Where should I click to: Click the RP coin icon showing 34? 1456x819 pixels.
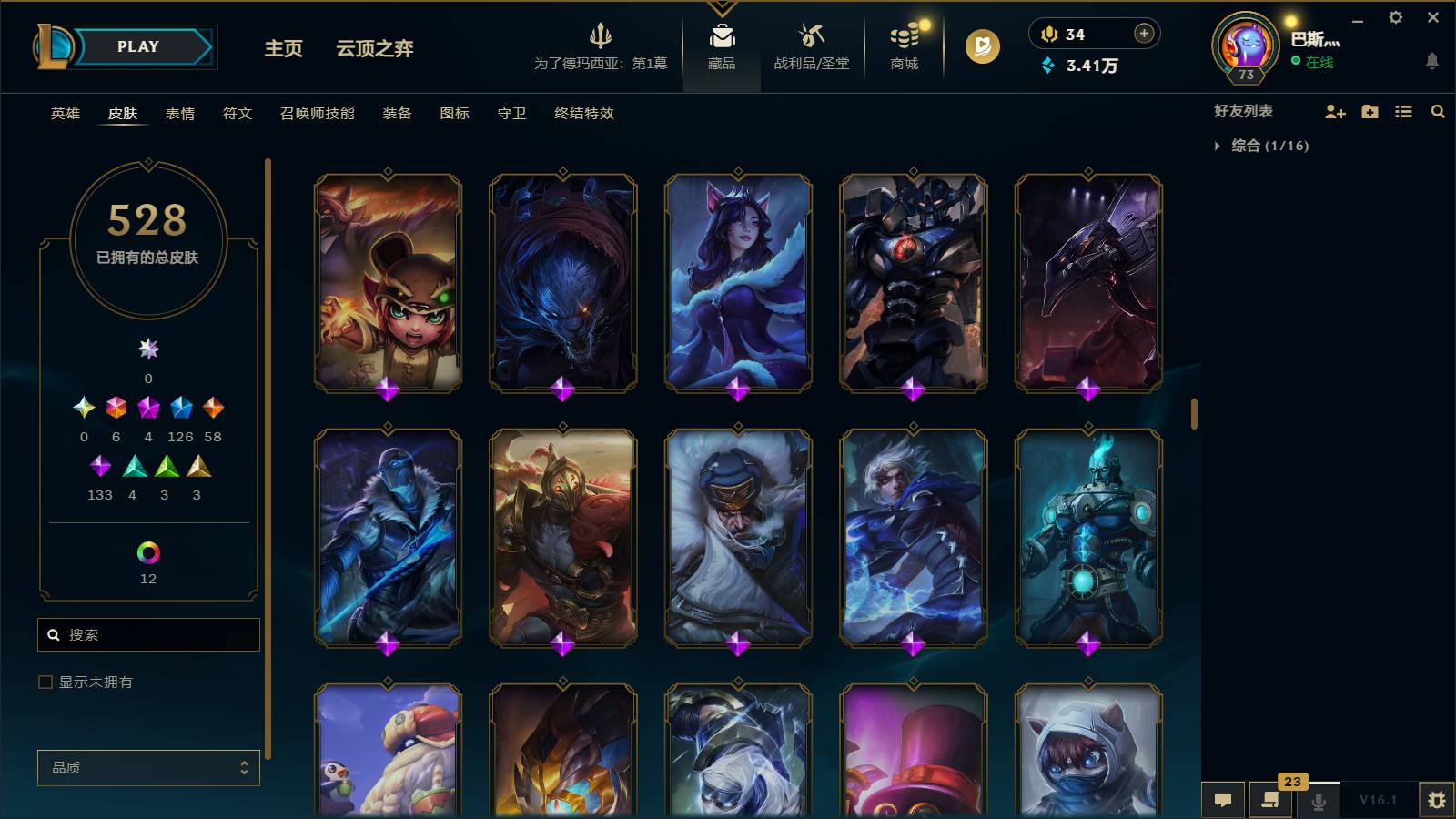point(1048,34)
